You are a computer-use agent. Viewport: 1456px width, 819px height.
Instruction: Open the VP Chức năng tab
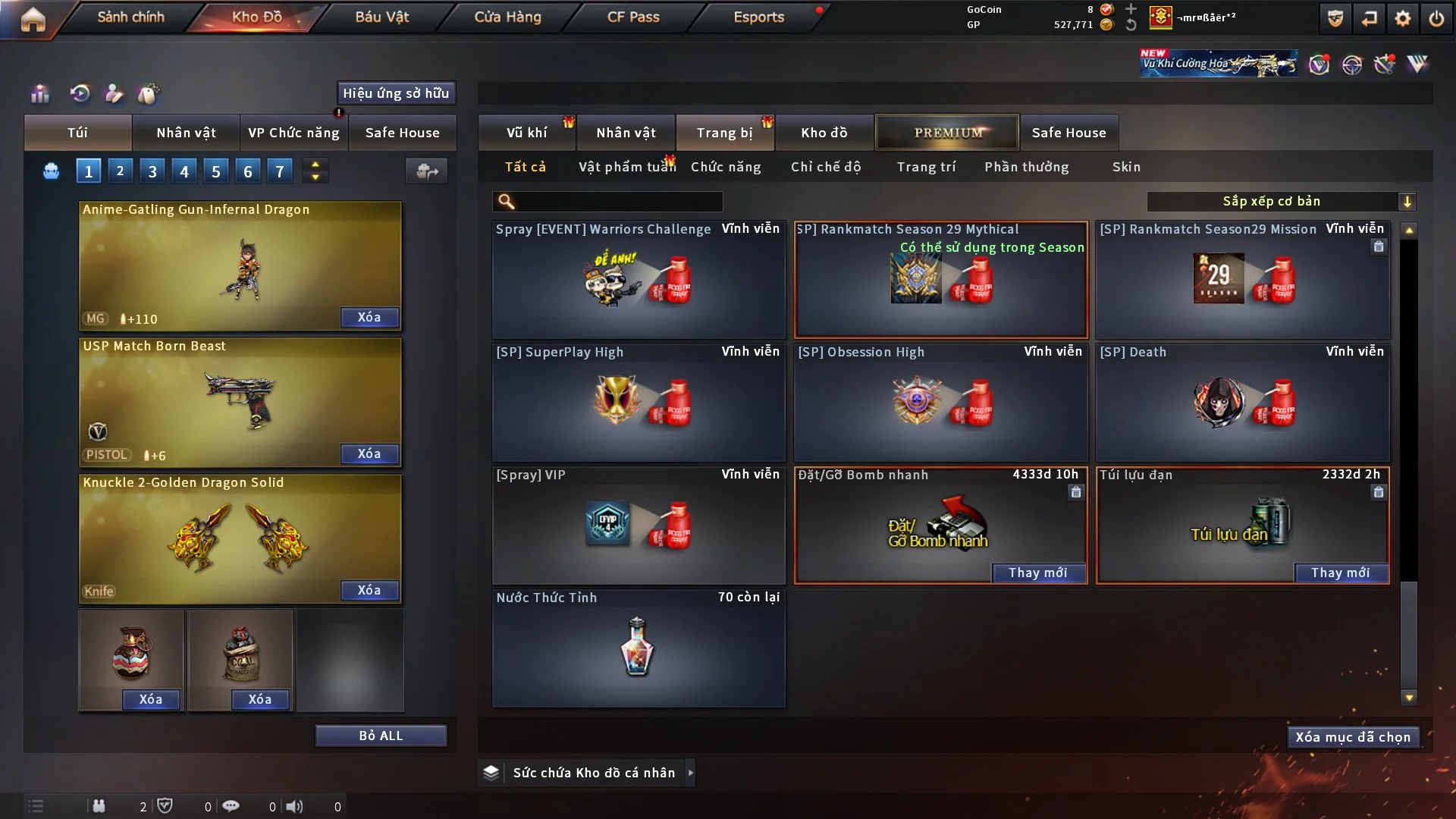293,133
